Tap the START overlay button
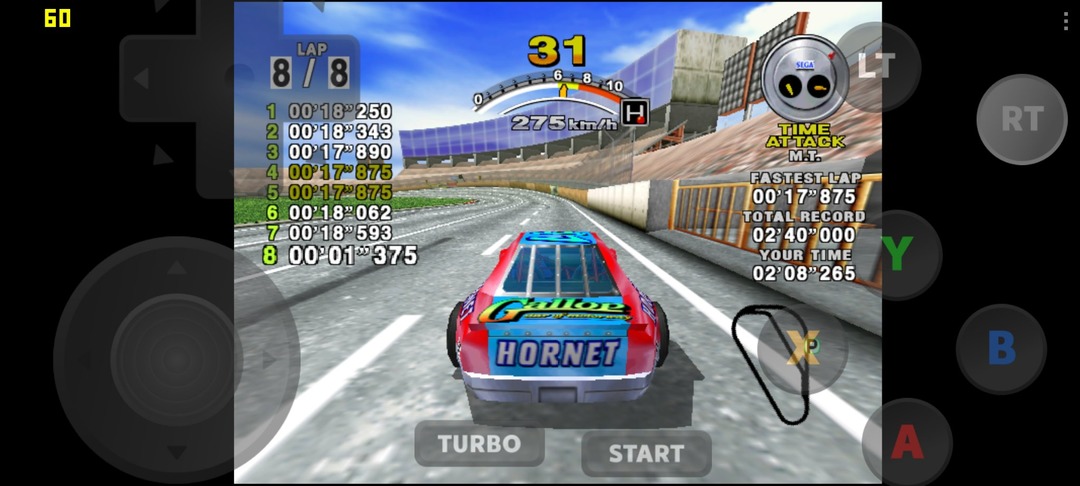This screenshot has width=1080, height=486. pyautogui.click(x=646, y=453)
